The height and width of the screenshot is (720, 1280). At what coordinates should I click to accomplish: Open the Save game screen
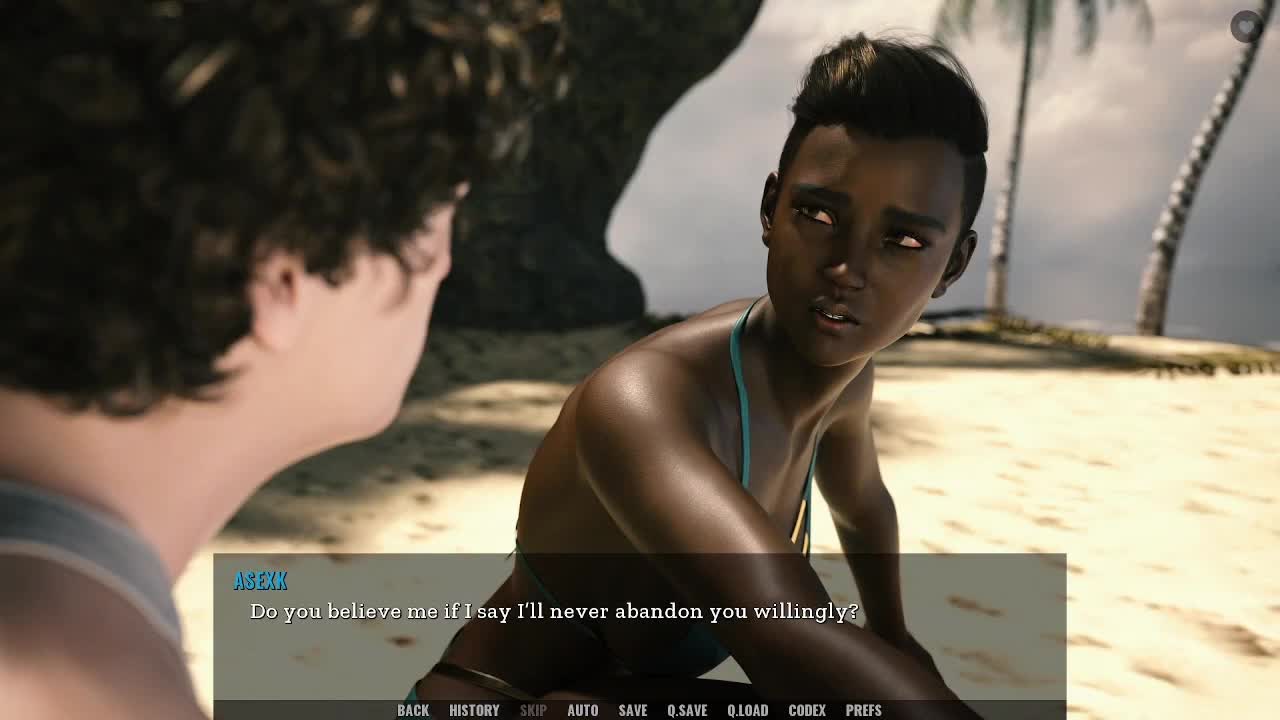[633, 710]
